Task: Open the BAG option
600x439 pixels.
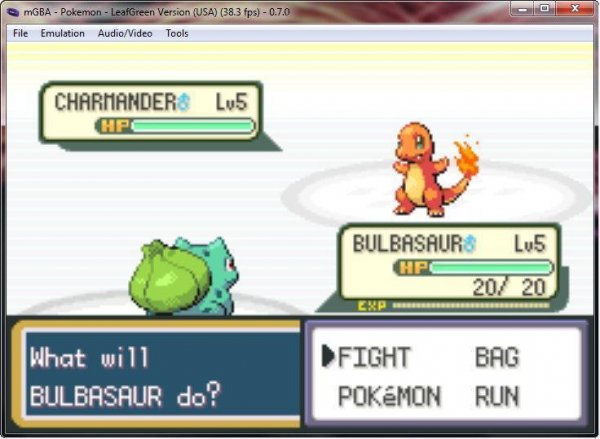Action: point(497,358)
